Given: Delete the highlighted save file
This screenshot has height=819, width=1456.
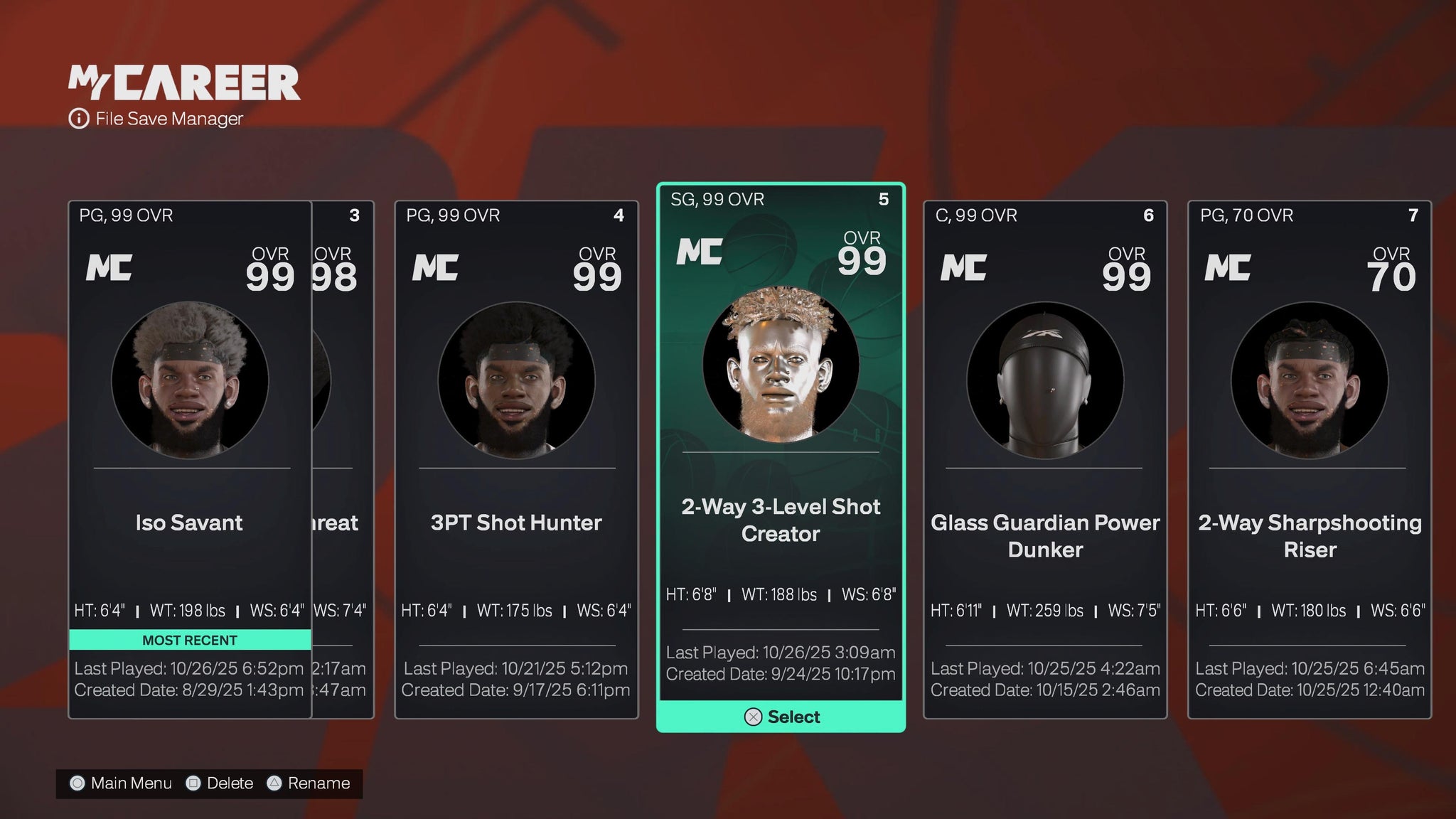Looking at the screenshot, I should (x=219, y=783).
